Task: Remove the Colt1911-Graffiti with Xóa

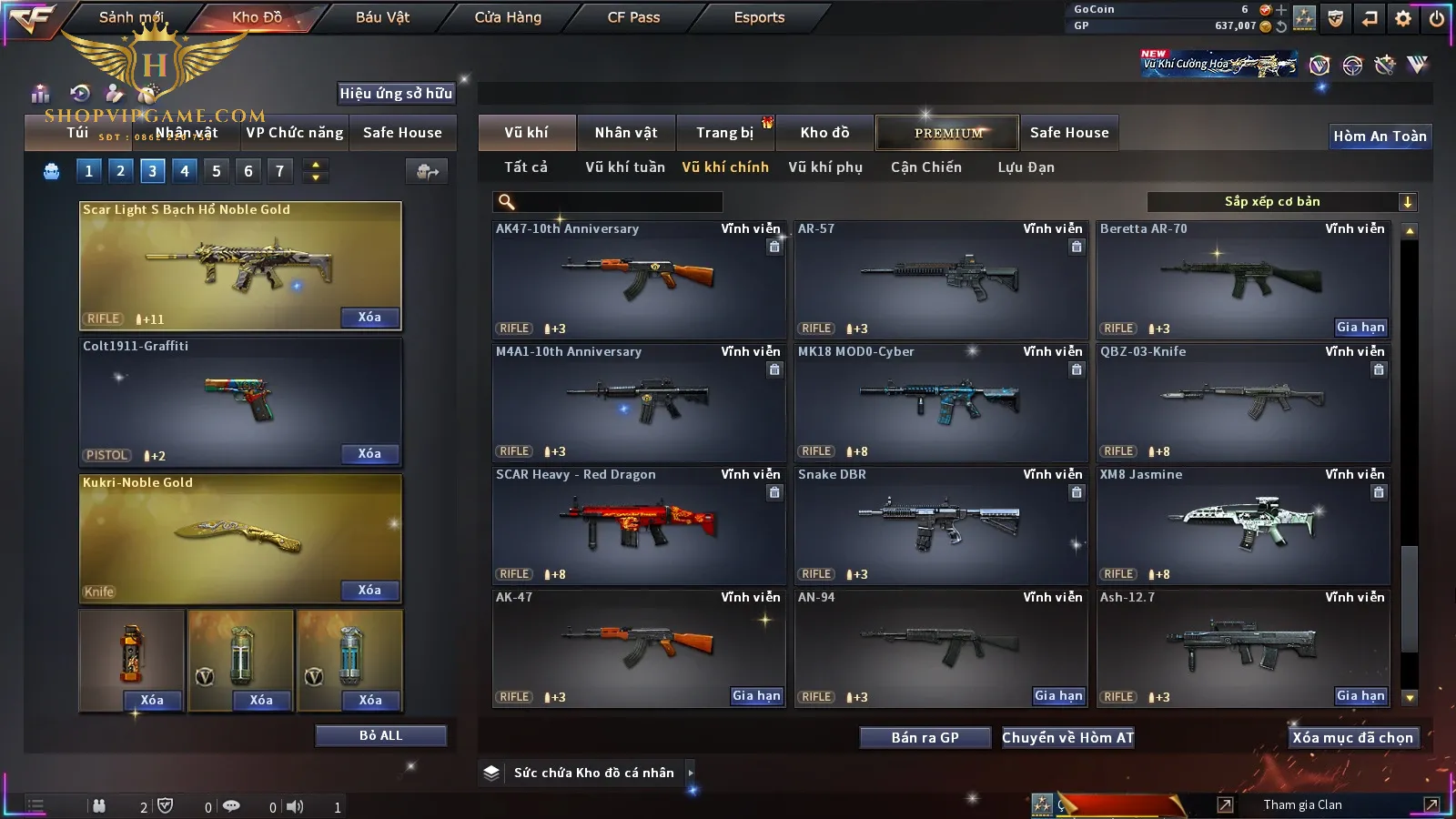Action: tap(369, 454)
